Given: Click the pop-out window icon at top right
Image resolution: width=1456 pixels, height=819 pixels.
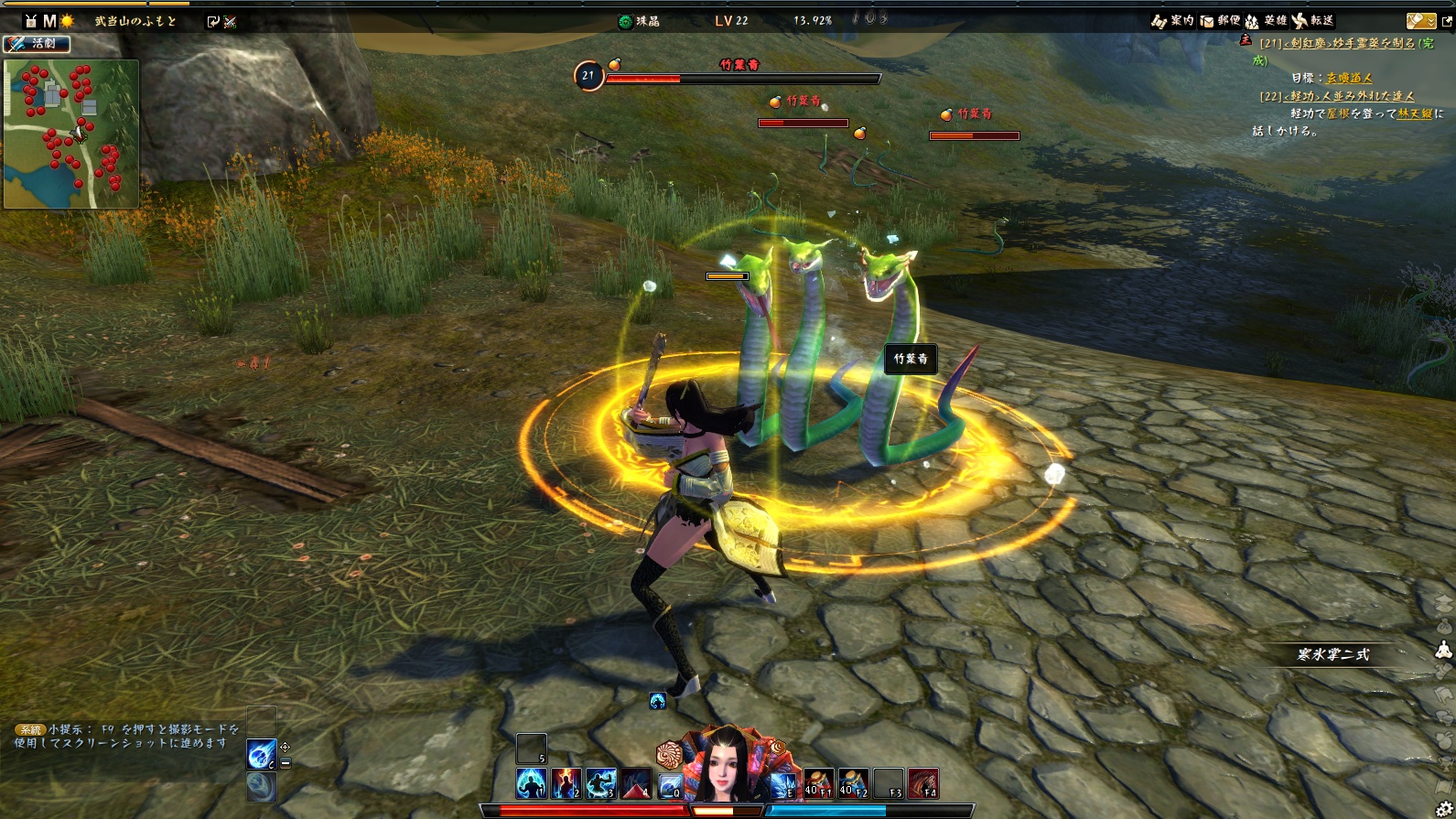Looking at the screenshot, I should pyautogui.click(x=1447, y=21).
